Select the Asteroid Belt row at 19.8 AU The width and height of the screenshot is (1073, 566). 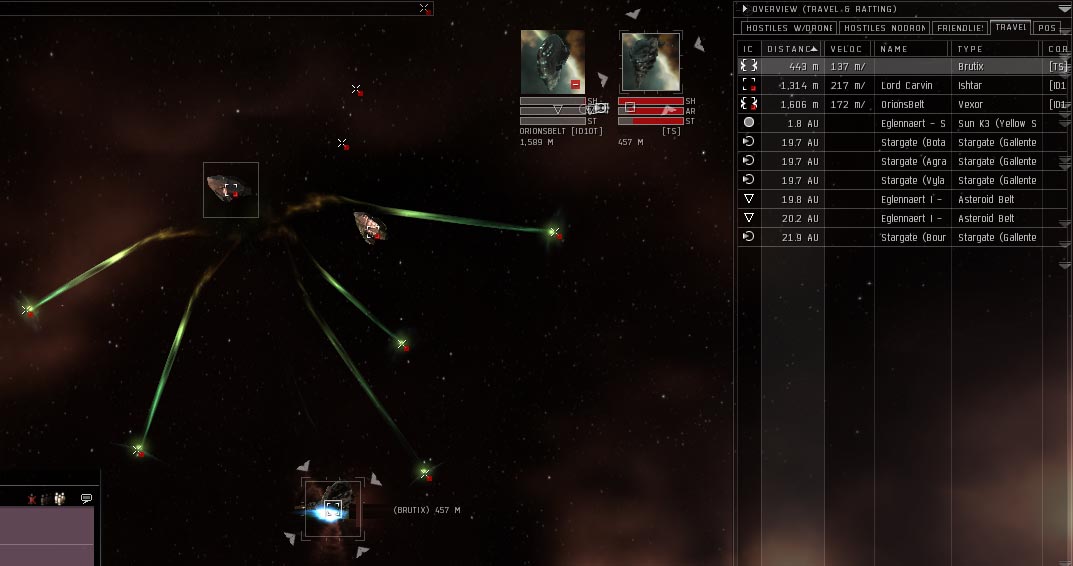click(900, 199)
